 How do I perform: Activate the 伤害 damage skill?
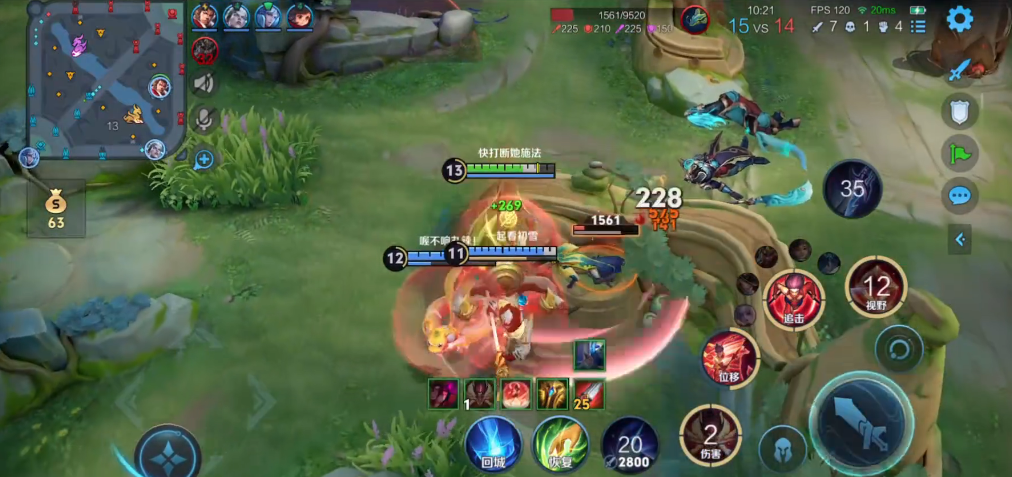(x=710, y=435)
